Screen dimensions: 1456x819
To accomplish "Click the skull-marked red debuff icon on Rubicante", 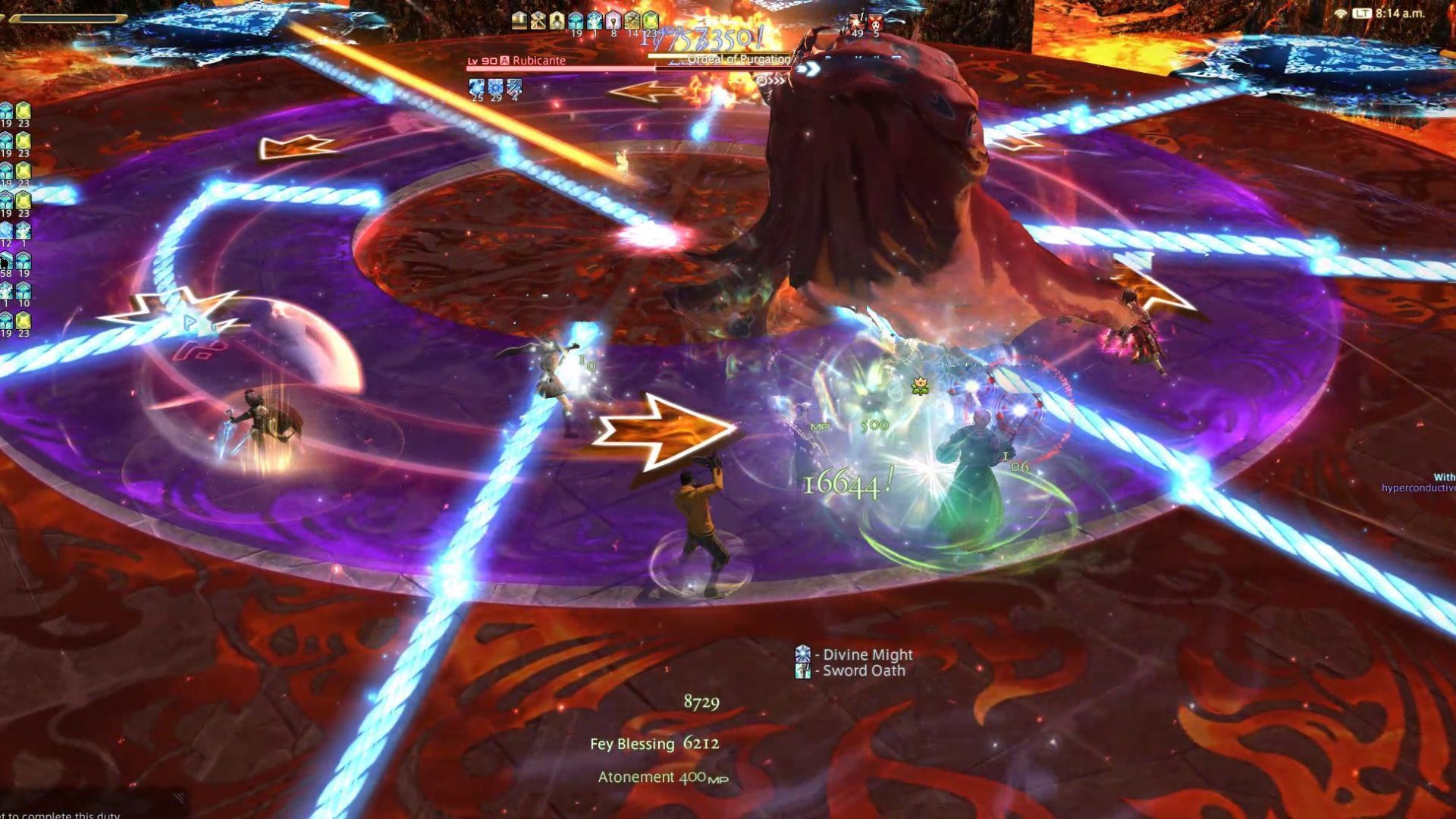I will 875,21.
